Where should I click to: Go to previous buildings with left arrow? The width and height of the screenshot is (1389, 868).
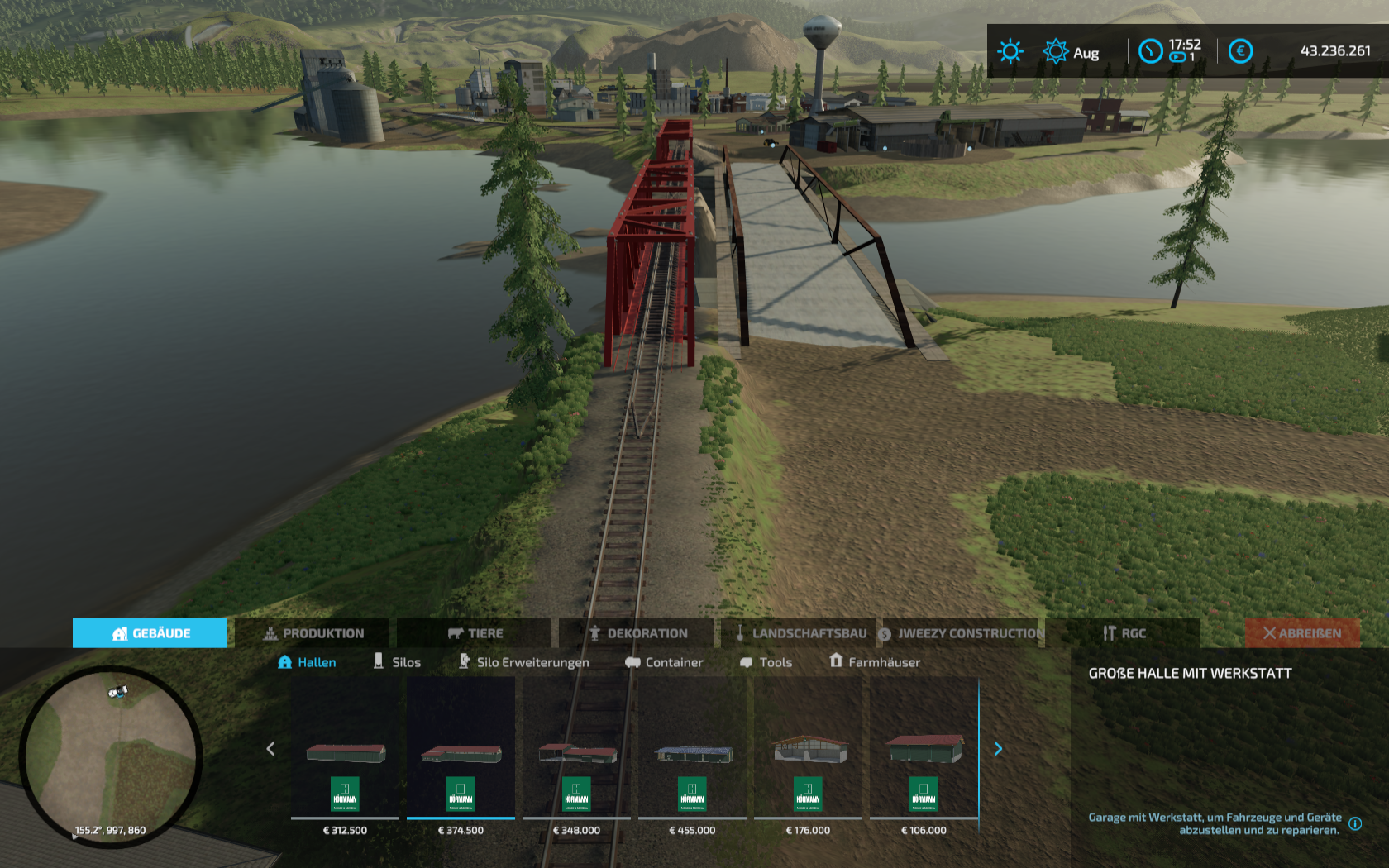[270, 749]
